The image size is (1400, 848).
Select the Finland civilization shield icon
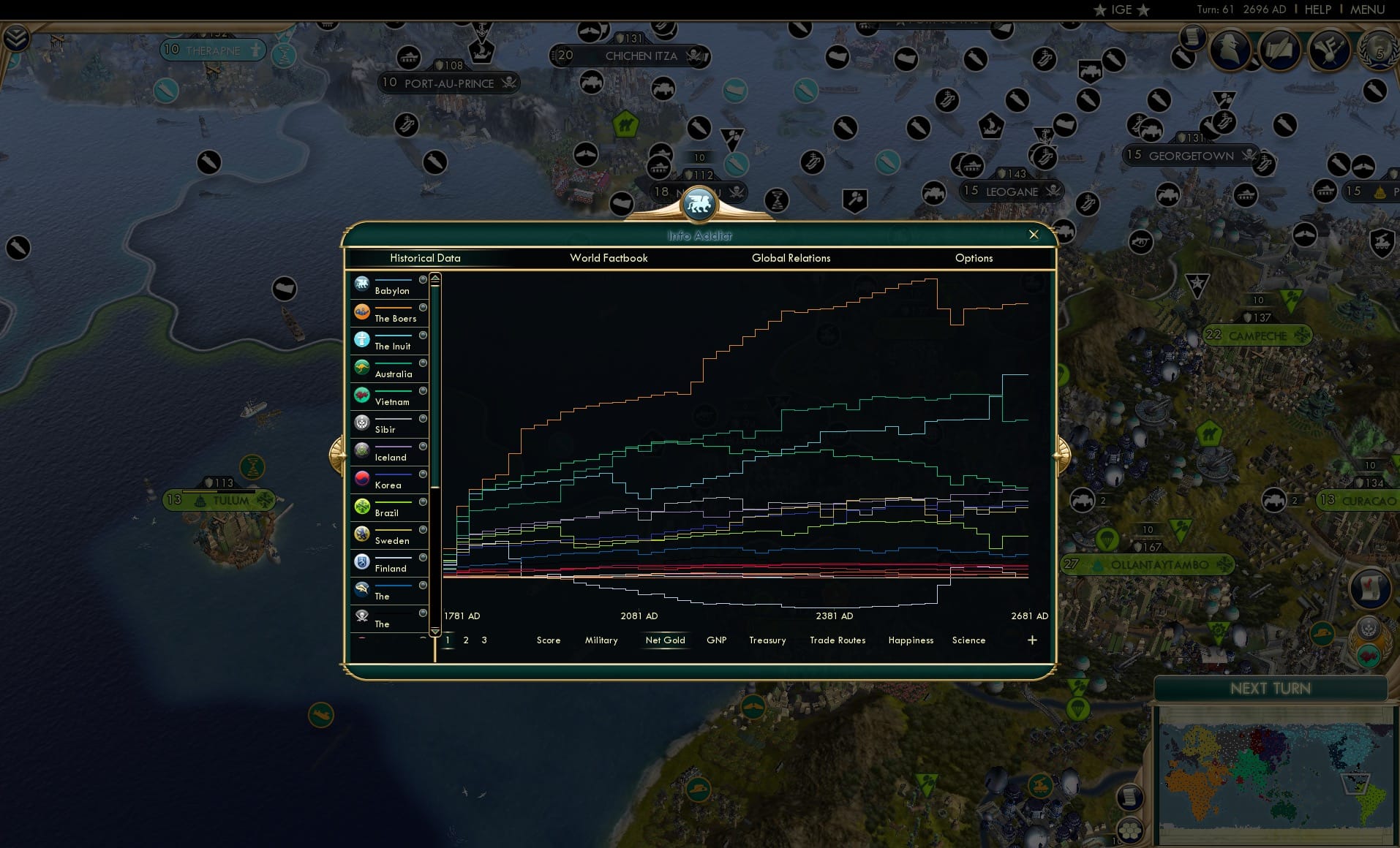tap(362, 560)
